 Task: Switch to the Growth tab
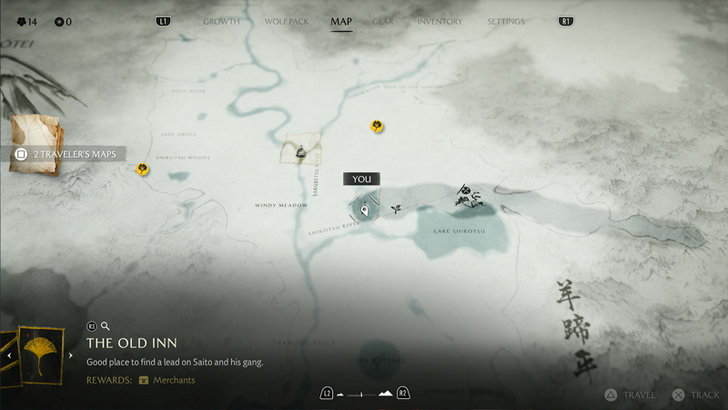coord(221,21)
